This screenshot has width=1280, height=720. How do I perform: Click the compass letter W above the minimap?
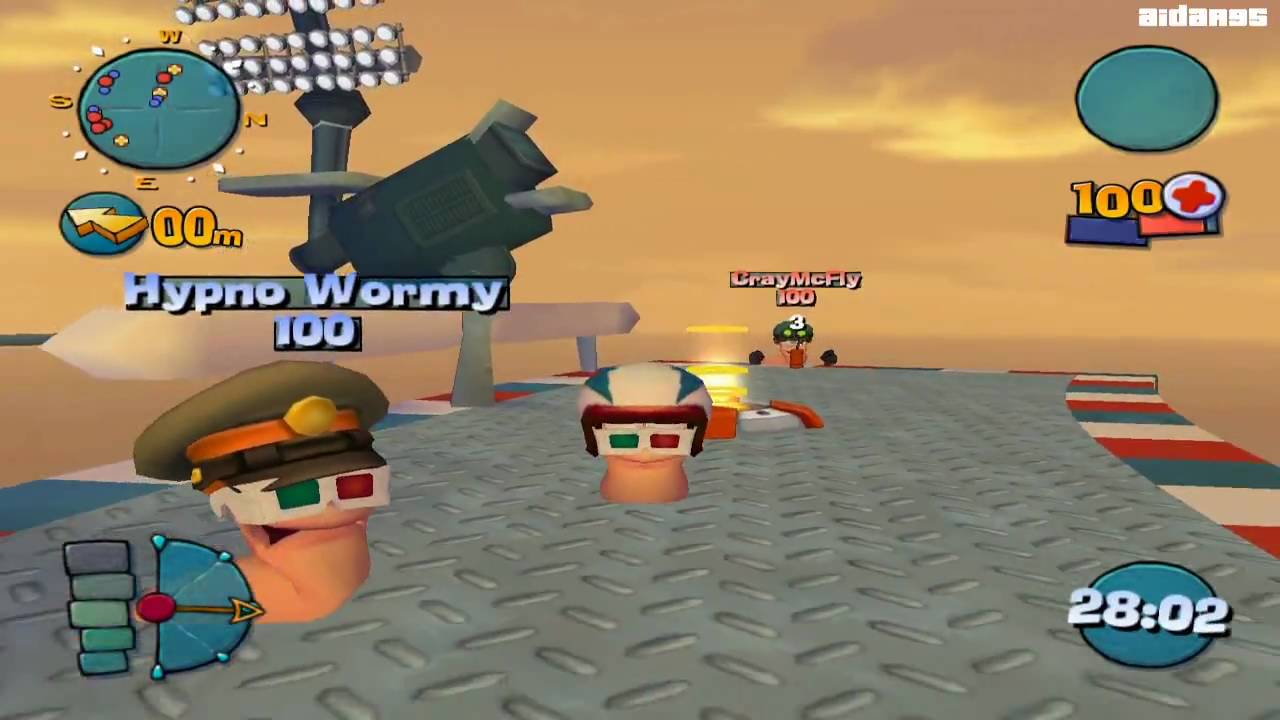tap(170, 35)
